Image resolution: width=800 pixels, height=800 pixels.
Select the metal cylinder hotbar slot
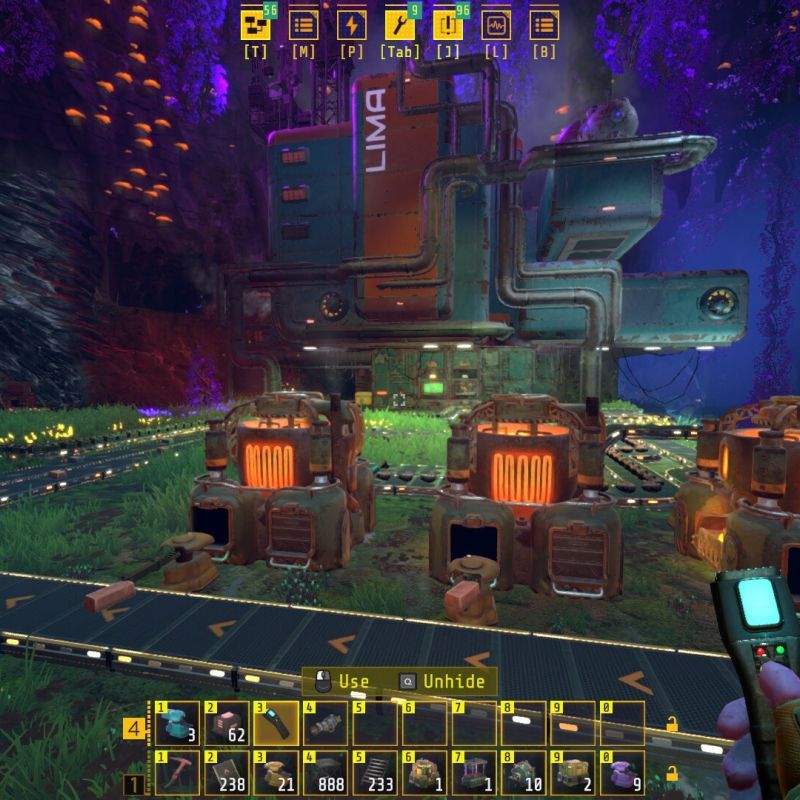click(x=324, y=723)
